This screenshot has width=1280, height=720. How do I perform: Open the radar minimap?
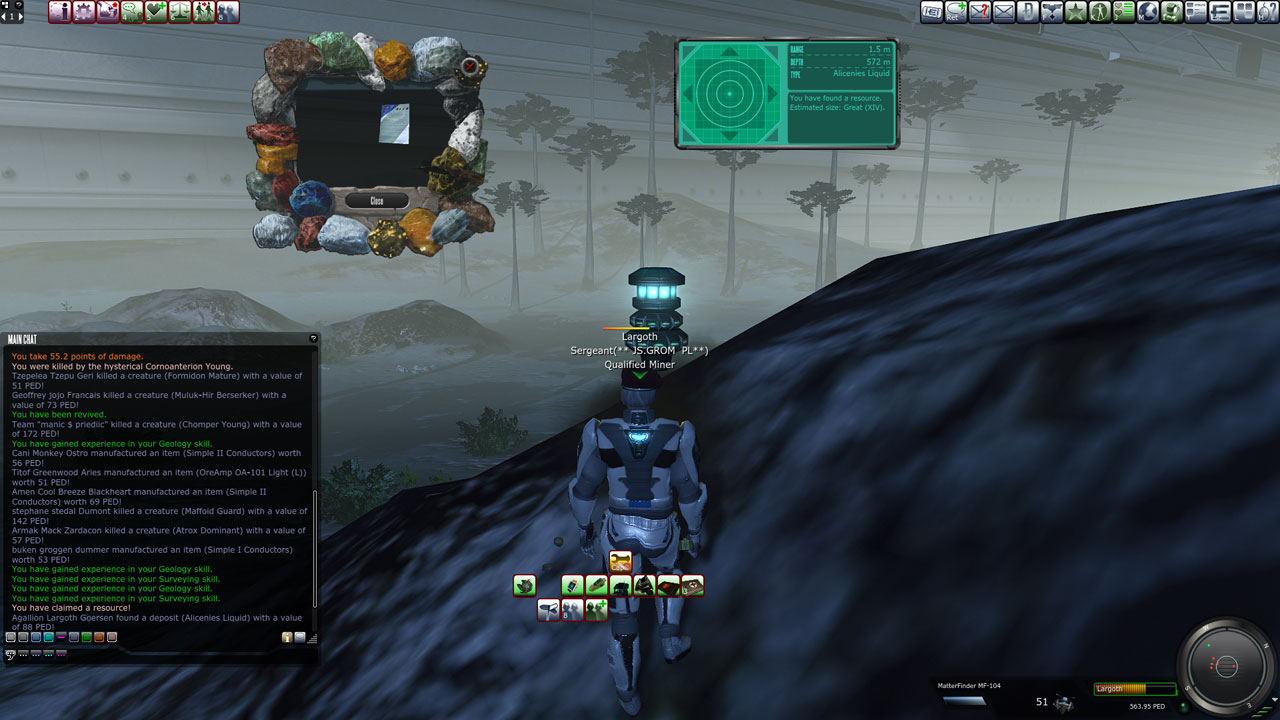[x=1226, y=666]
